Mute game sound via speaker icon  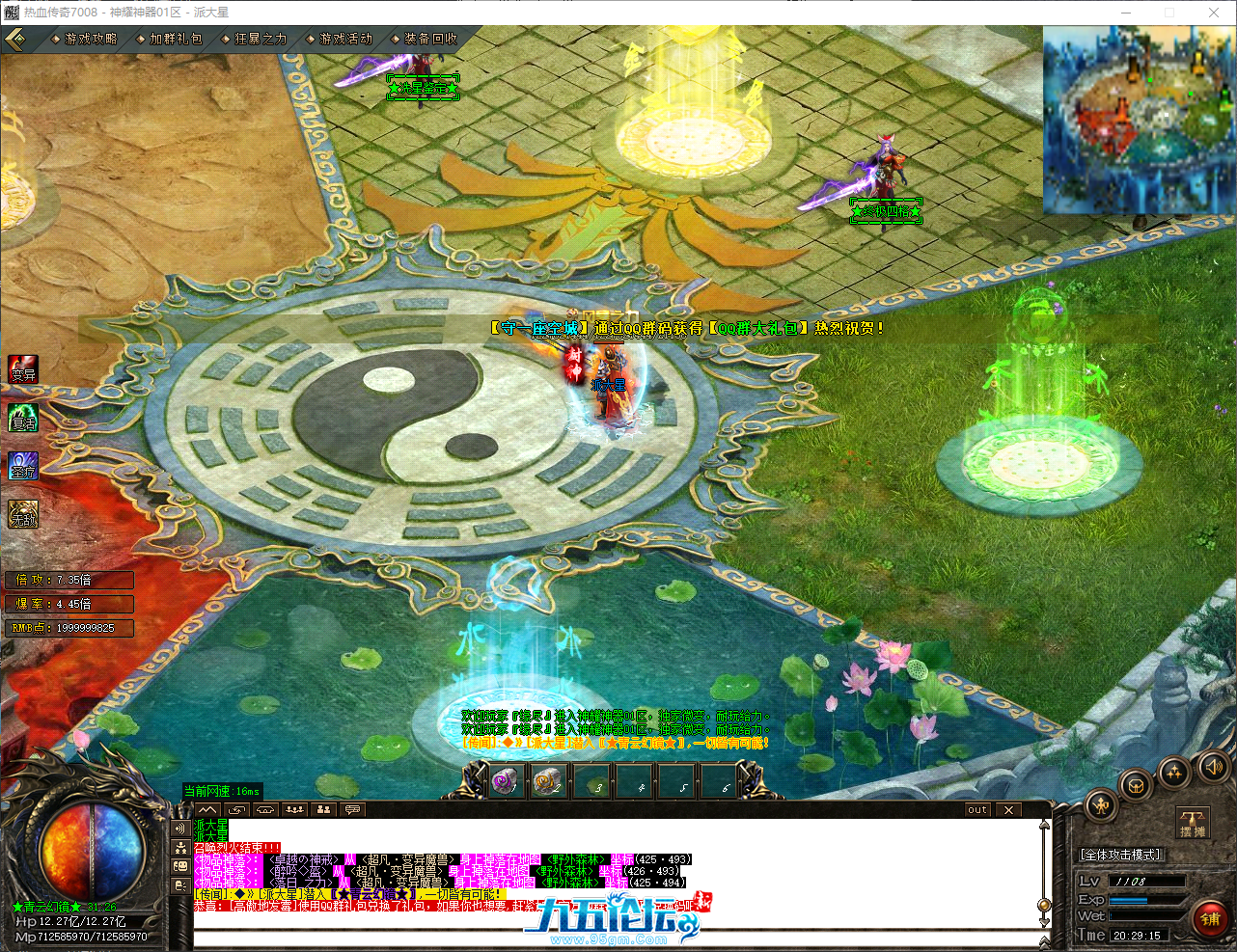pos(1214,769)
